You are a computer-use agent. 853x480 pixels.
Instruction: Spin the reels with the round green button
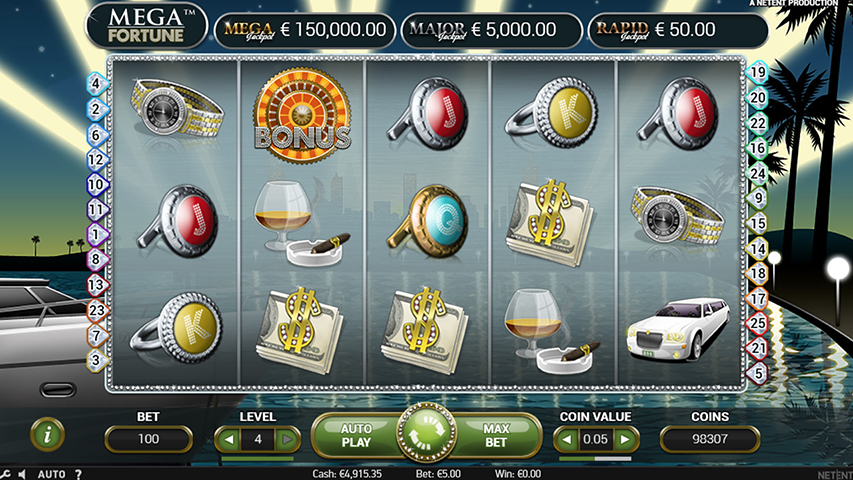(427, 433)
